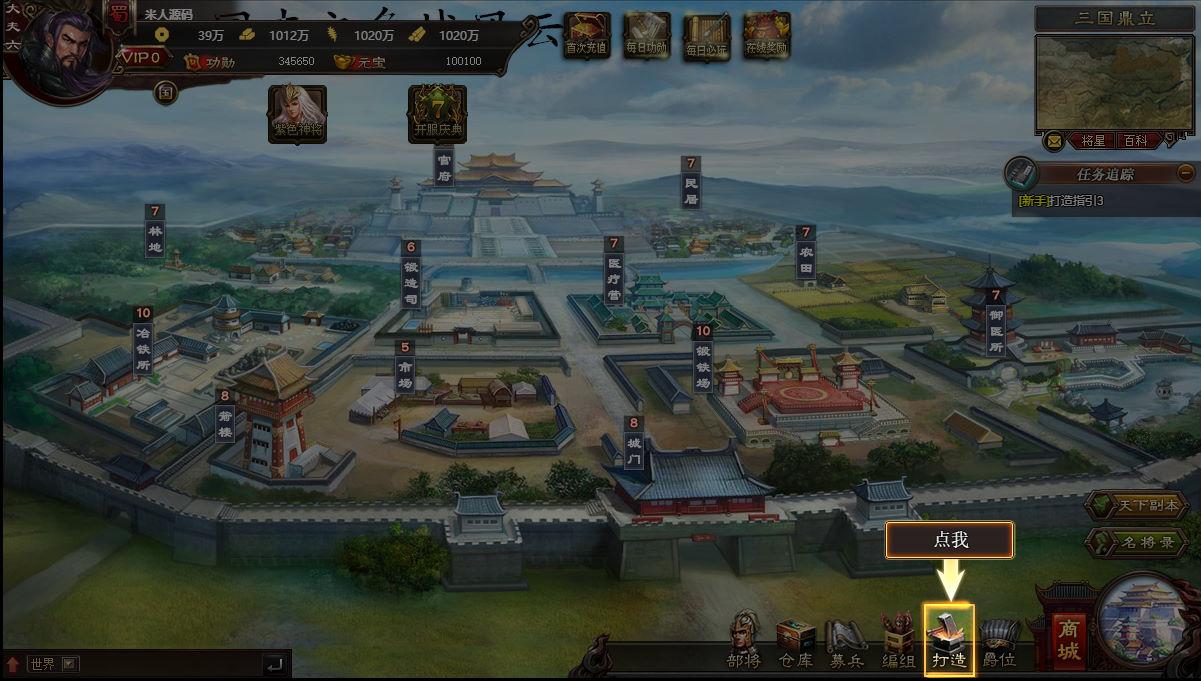Open the 编组 formation menu
Viewport: 1201px width, 681px height.
coord(897,638)
